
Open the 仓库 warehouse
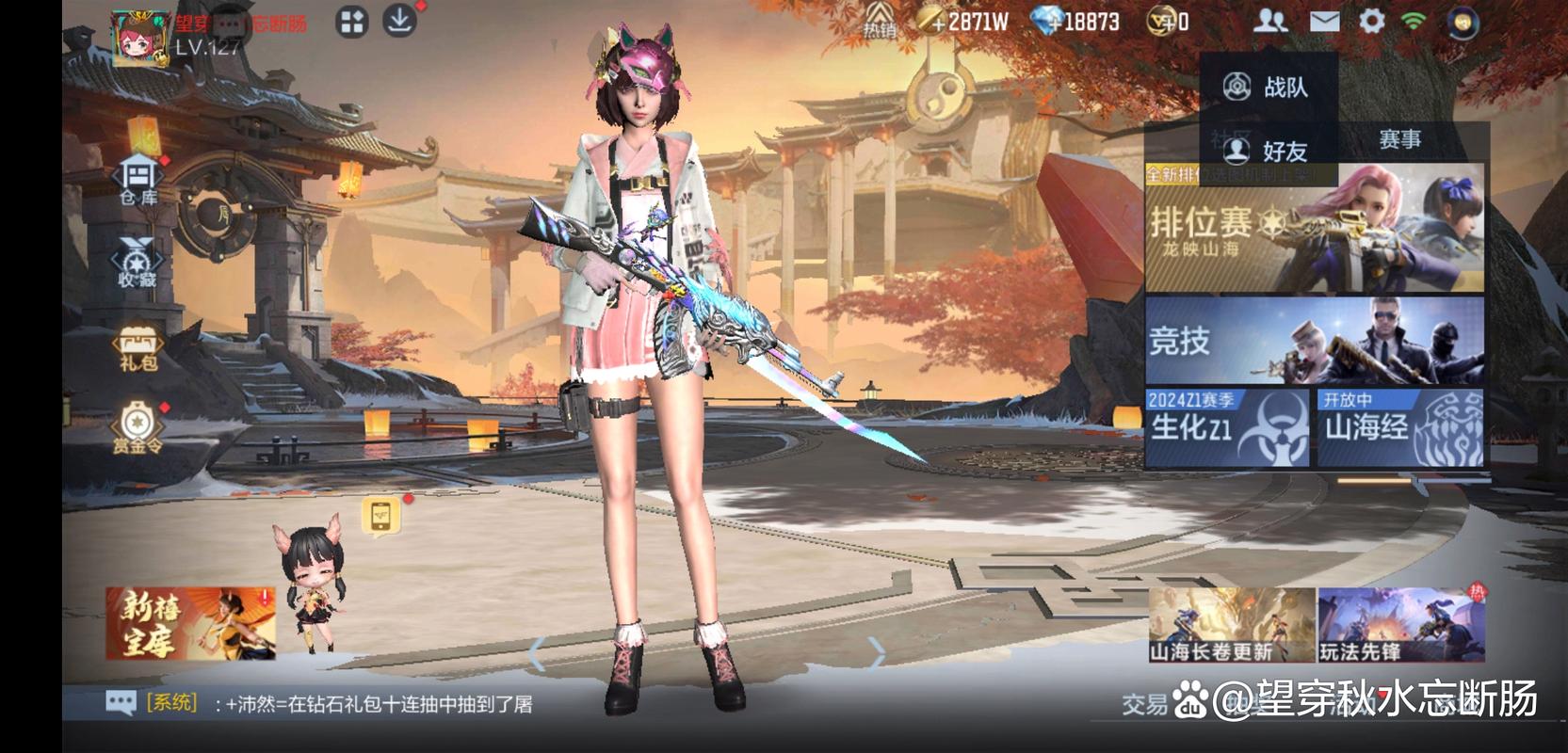138,181
